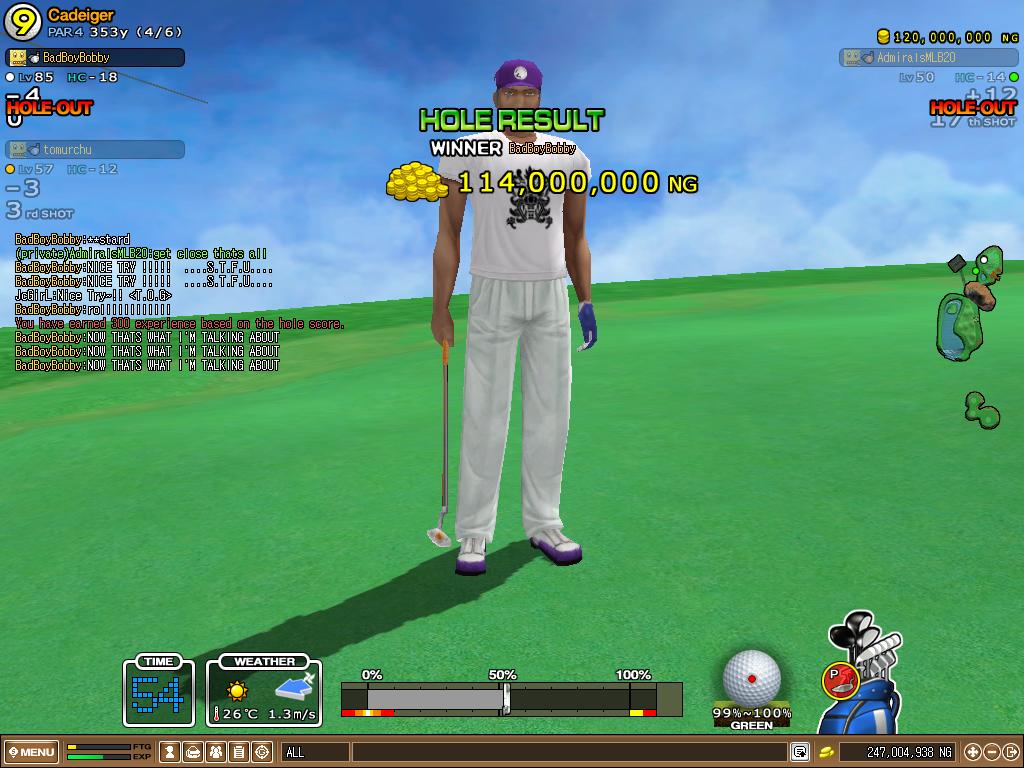Click the single player profile icon
Image resolution: width=1024 pixels, height=768 pixels.
click(171, 752)
